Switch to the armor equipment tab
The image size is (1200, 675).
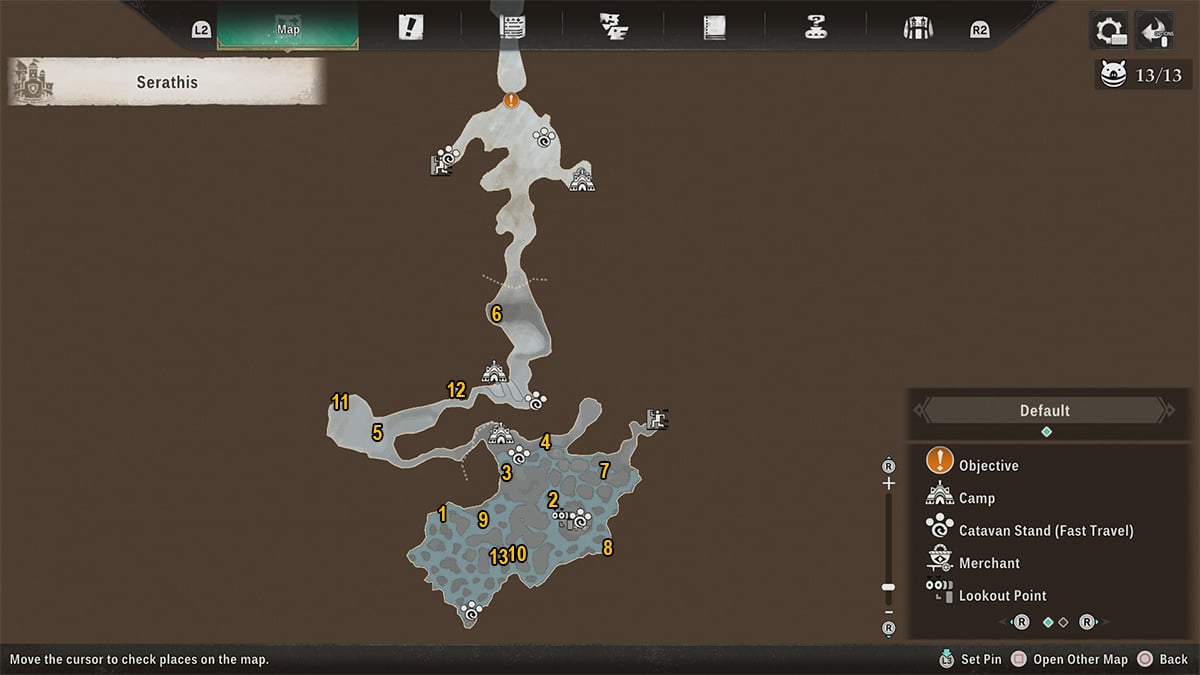click(917, 27)
